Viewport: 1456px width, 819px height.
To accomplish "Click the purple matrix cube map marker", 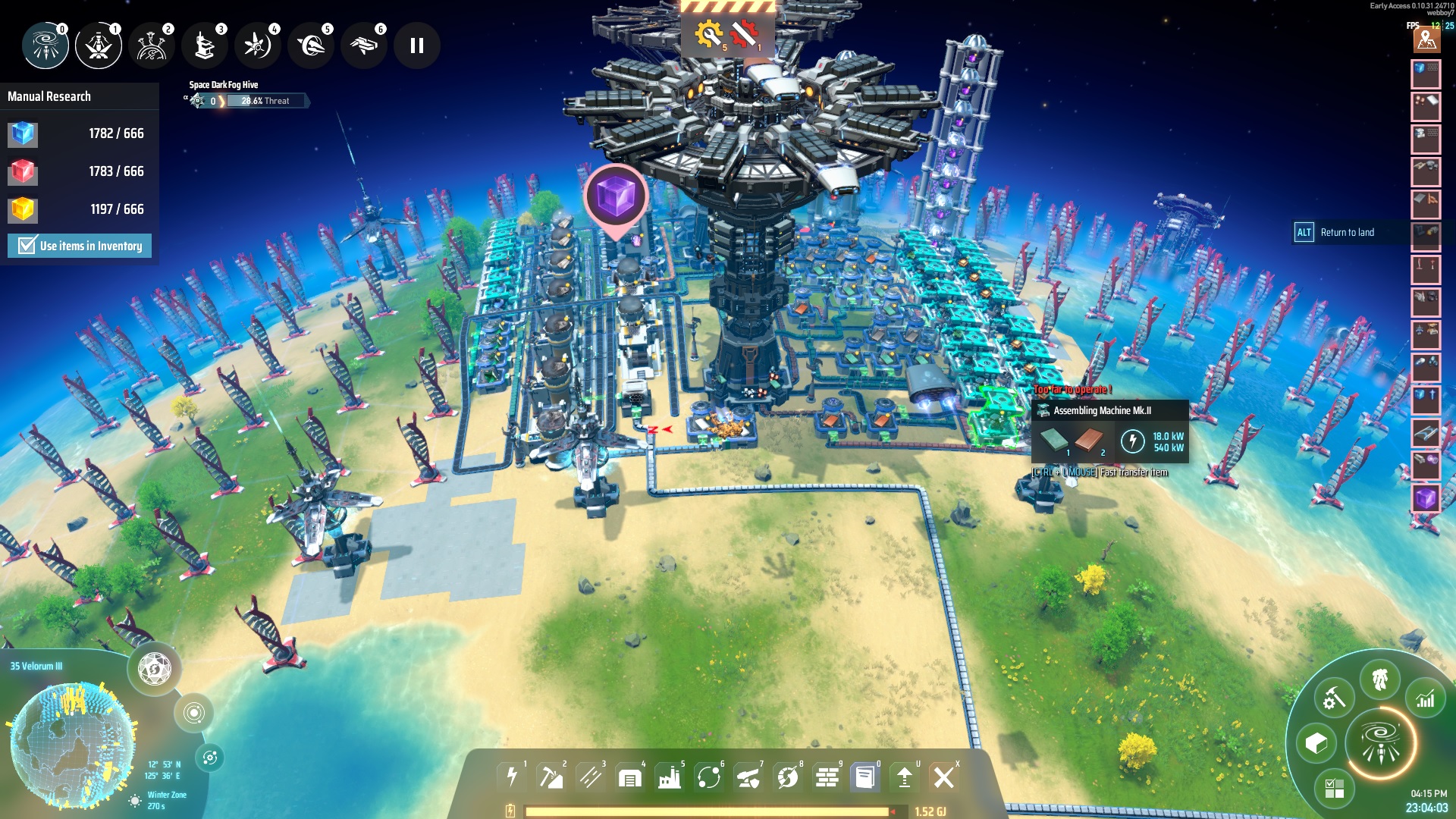I will pos(616,196).
